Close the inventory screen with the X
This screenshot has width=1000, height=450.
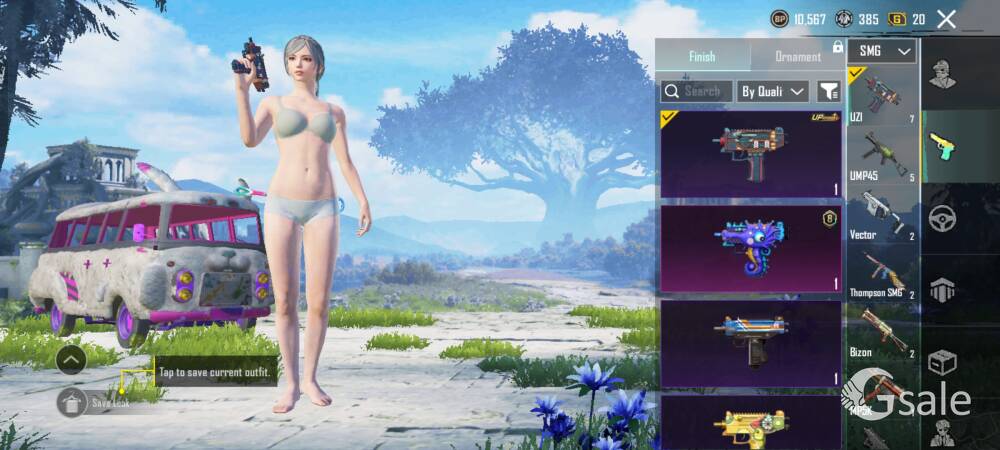pyautogui.click(x=946, y=19)
